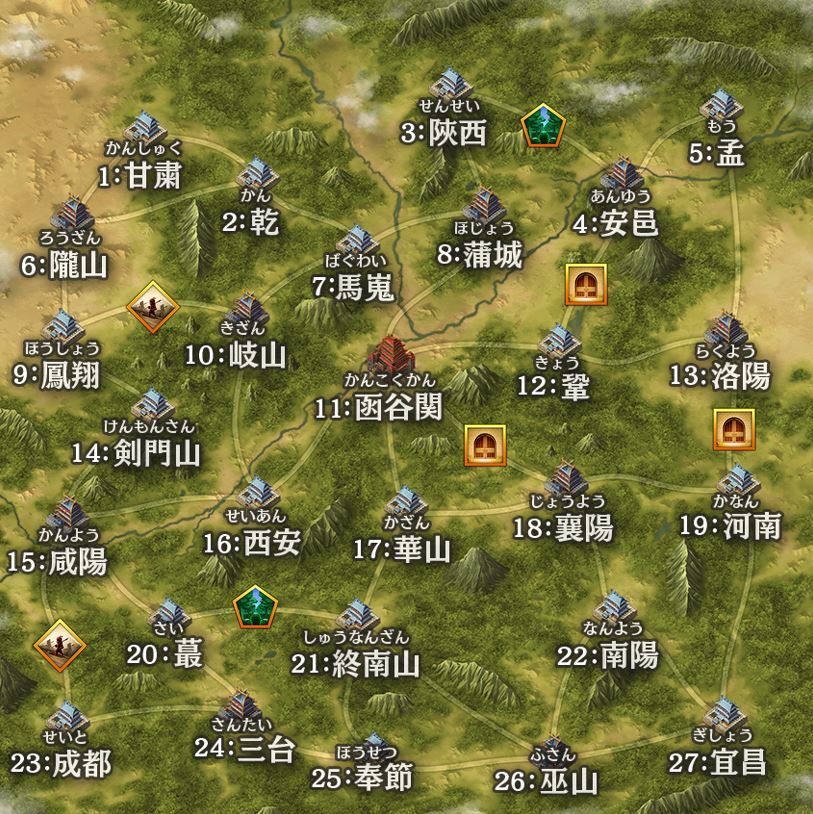Click the gold diamond warrior marker near 岐山
This screenshot has height=814, width=813.
coord(153,306)
